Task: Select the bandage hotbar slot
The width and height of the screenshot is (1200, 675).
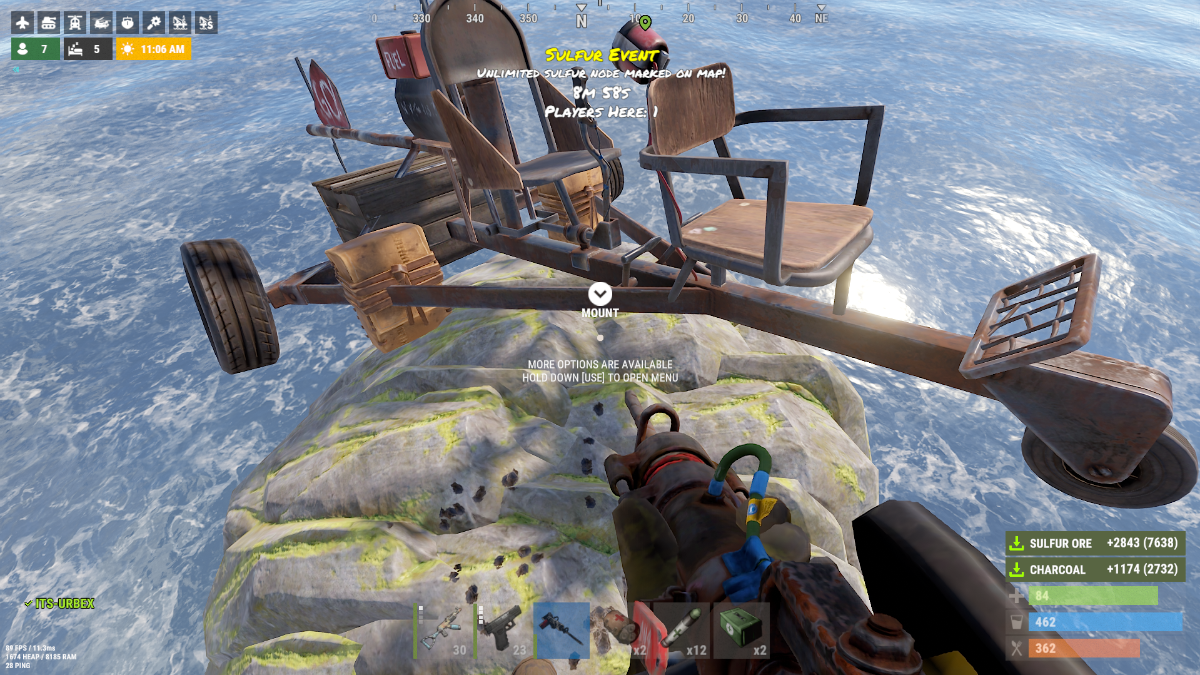Action: click(623, 630)
